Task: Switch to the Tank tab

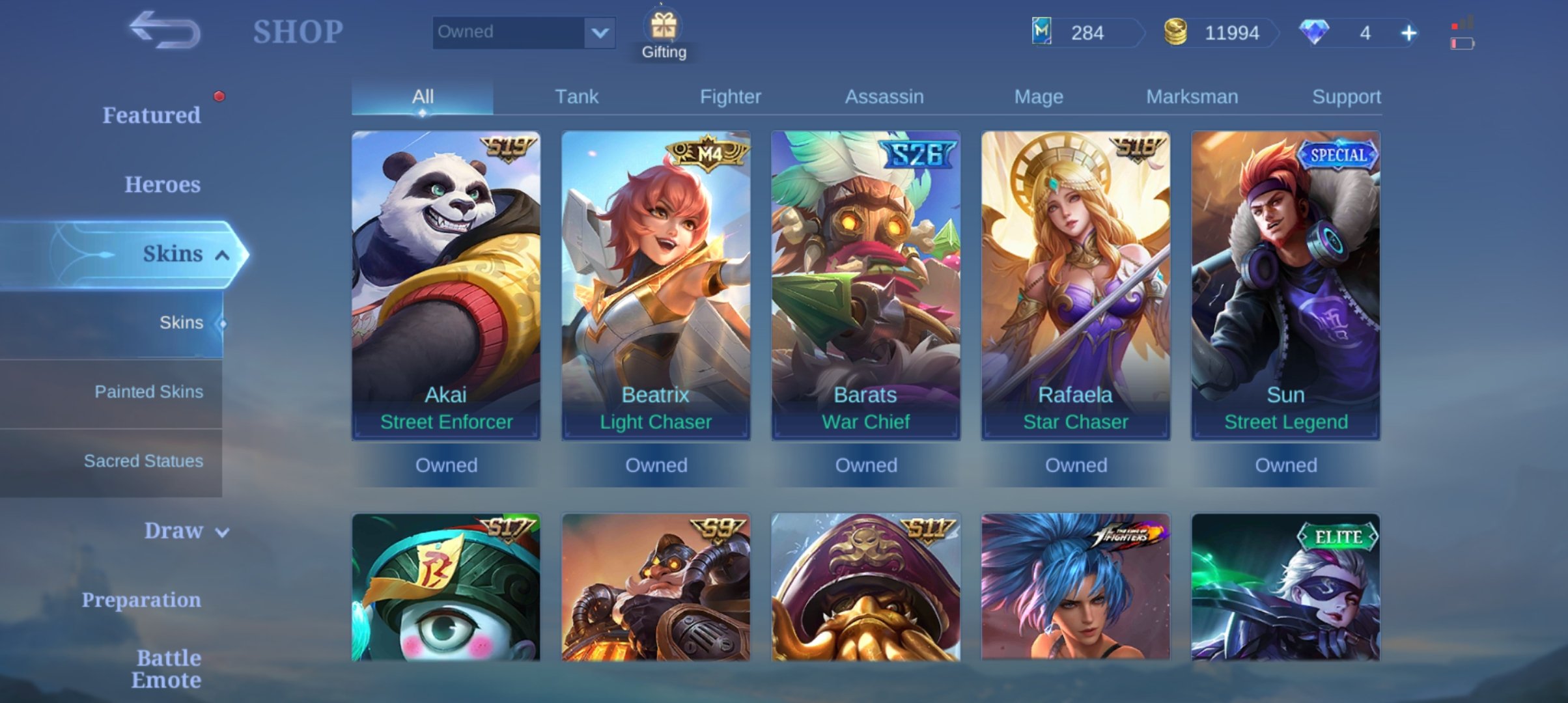Action: coord(576,97)
